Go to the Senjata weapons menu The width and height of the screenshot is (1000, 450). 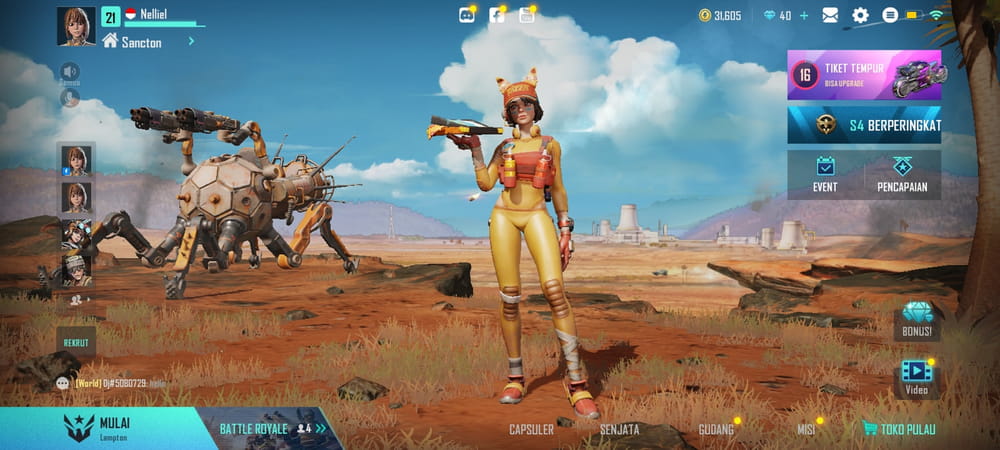619,430
